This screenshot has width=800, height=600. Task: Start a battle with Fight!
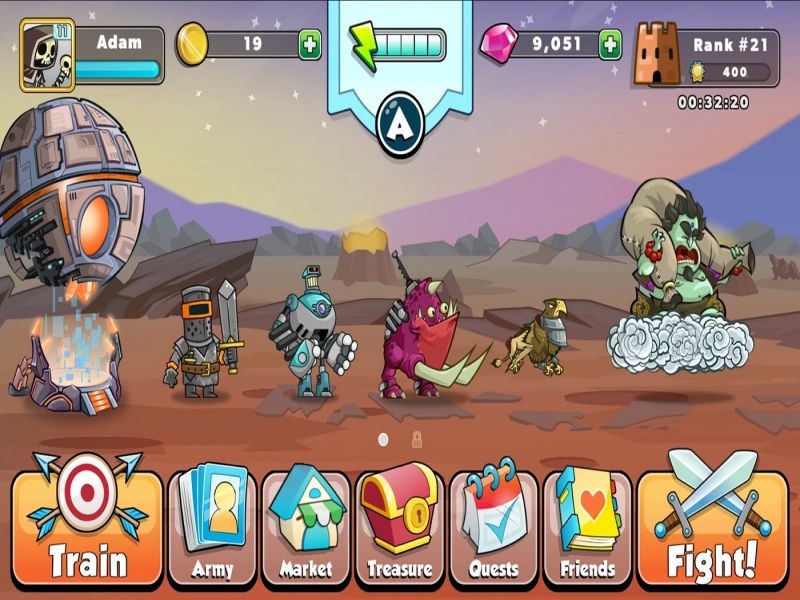[712, 525]
